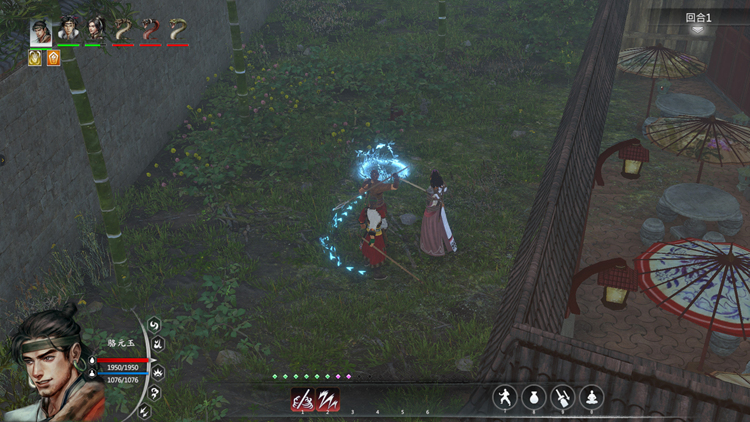The width and height of the screenshot is (750, 422).
Task: Select the second party member portrait
Action: [x=68, y=29]
